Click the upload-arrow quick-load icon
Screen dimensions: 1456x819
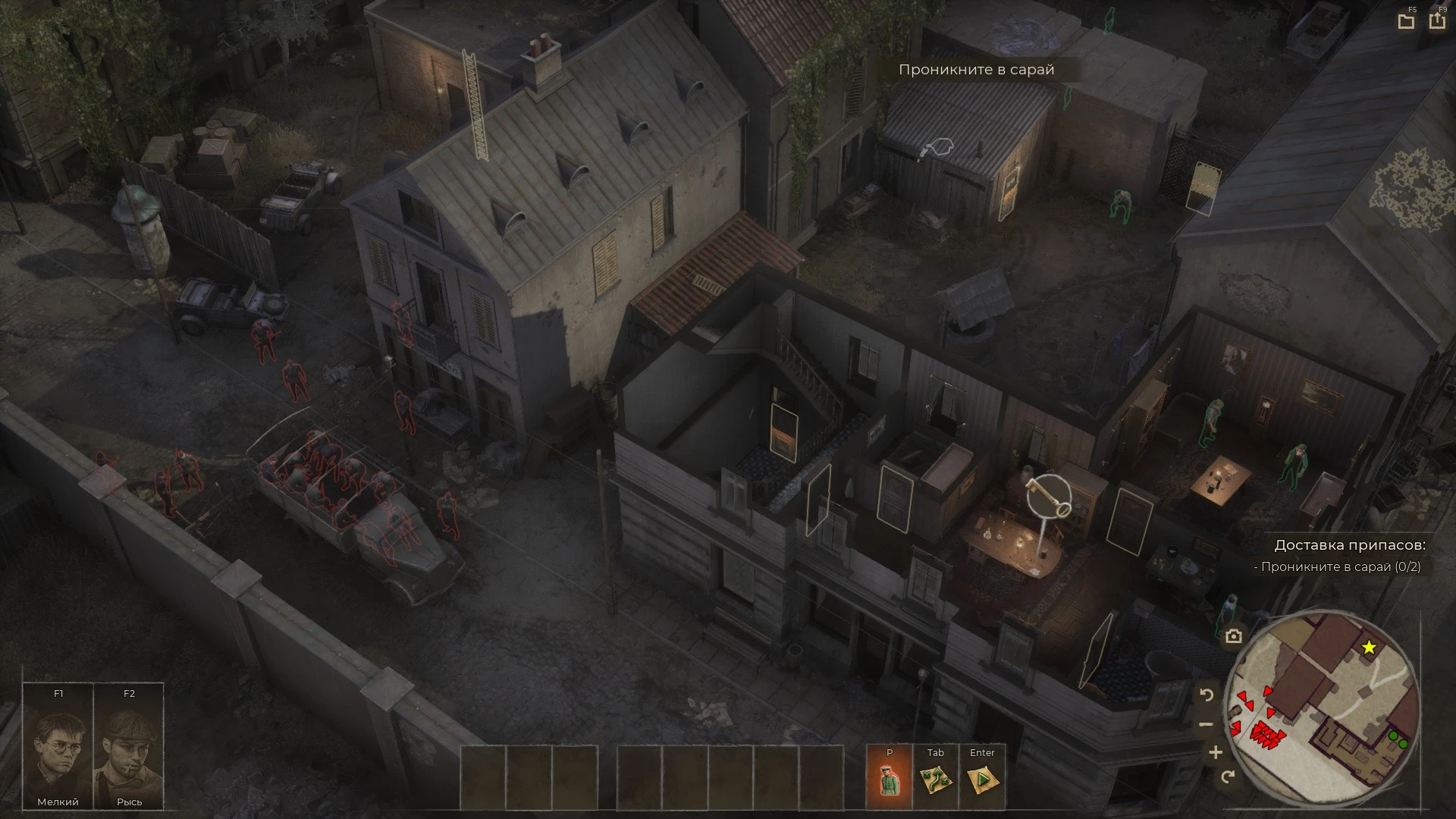tap(1437, 20)
